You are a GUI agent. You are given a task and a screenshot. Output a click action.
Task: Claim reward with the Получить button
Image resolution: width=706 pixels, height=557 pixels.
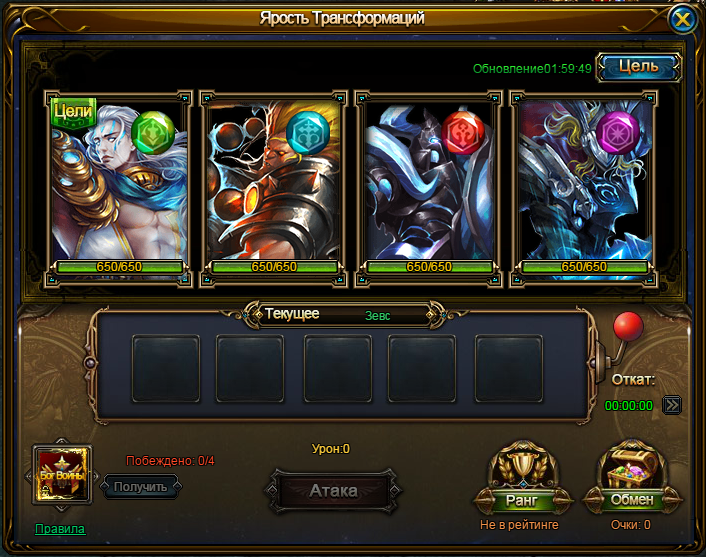141,486
